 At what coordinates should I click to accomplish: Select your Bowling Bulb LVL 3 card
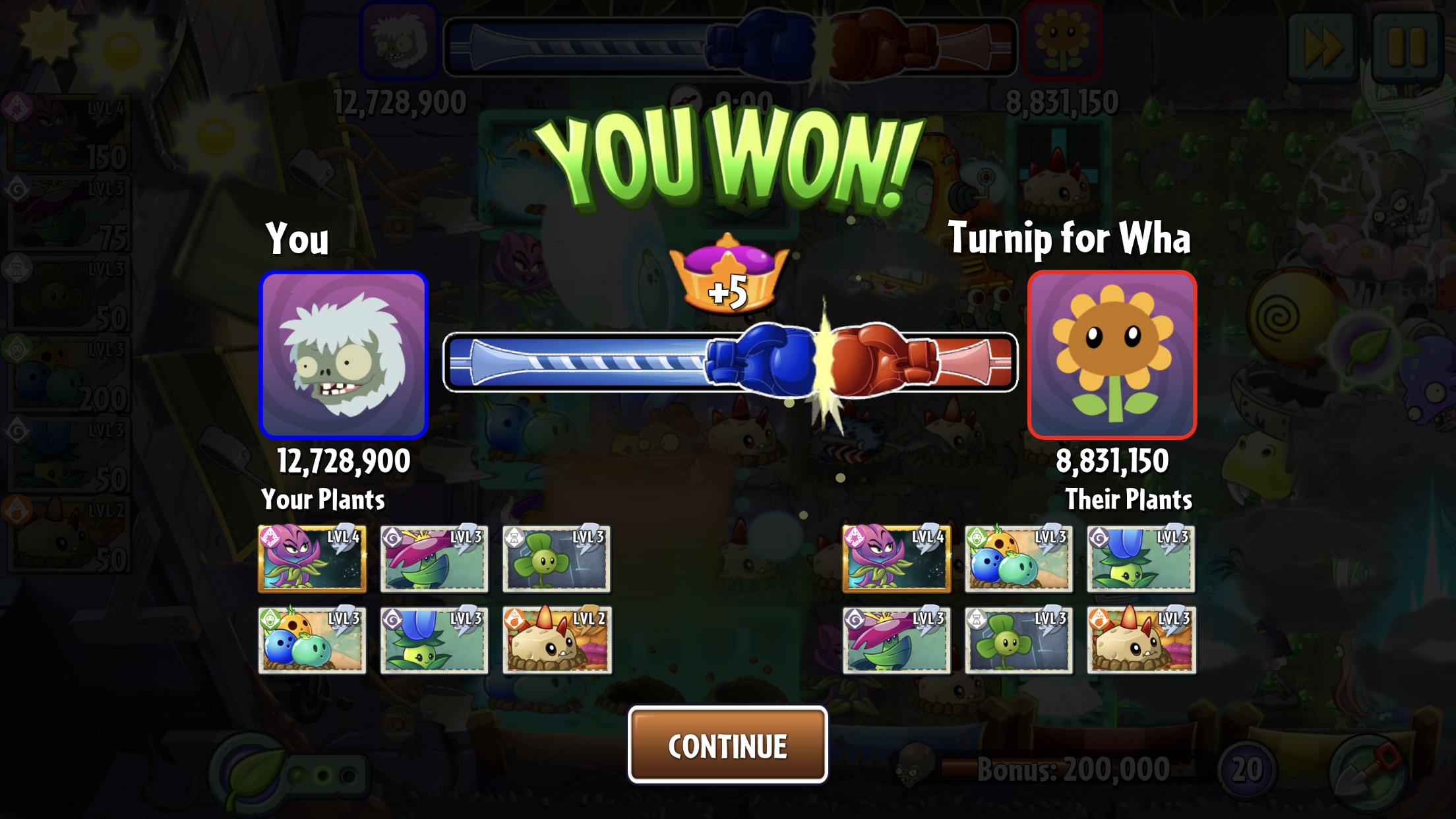[312, 640]
